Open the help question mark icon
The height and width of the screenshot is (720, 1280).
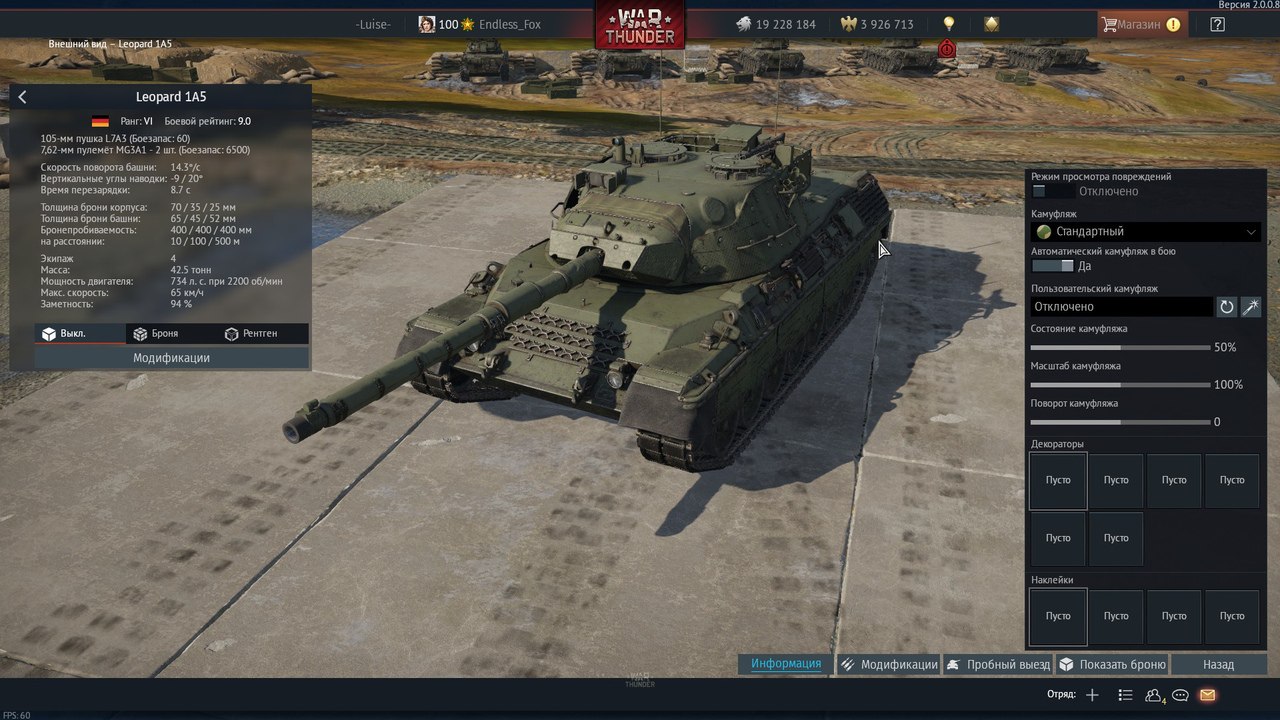pos(1217,24)
